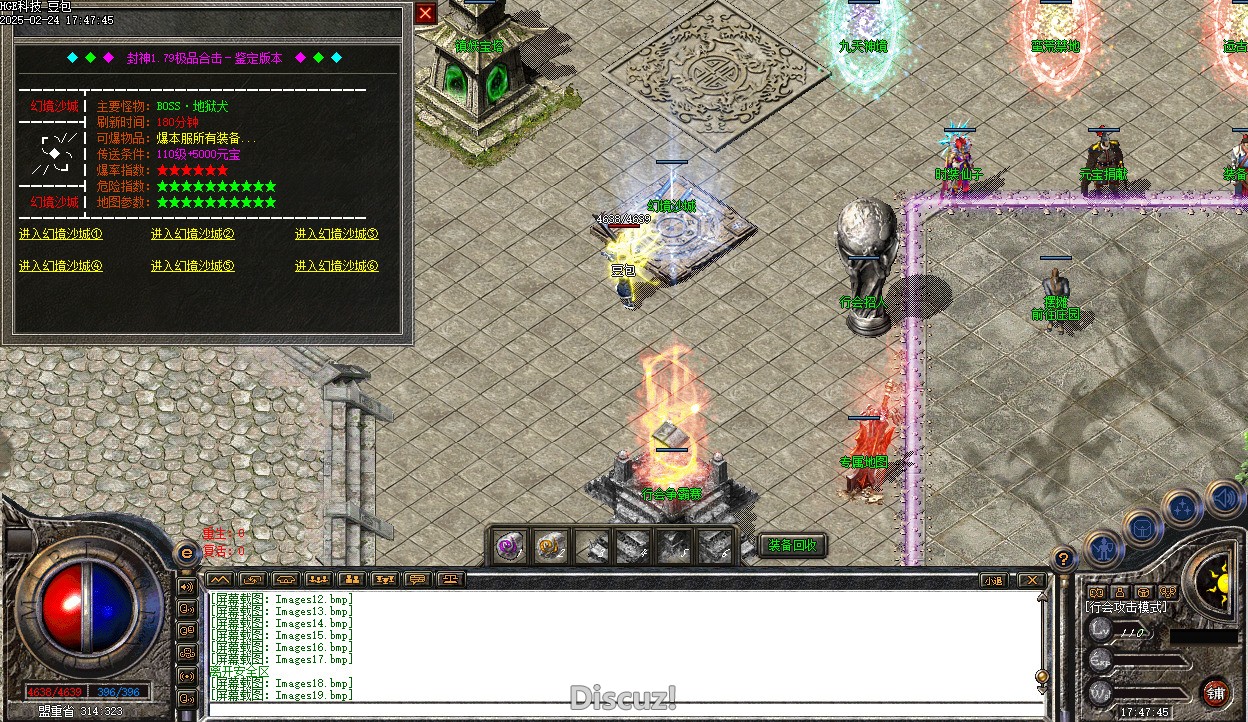Open the skills sparkle round button

coord(1183,507)
